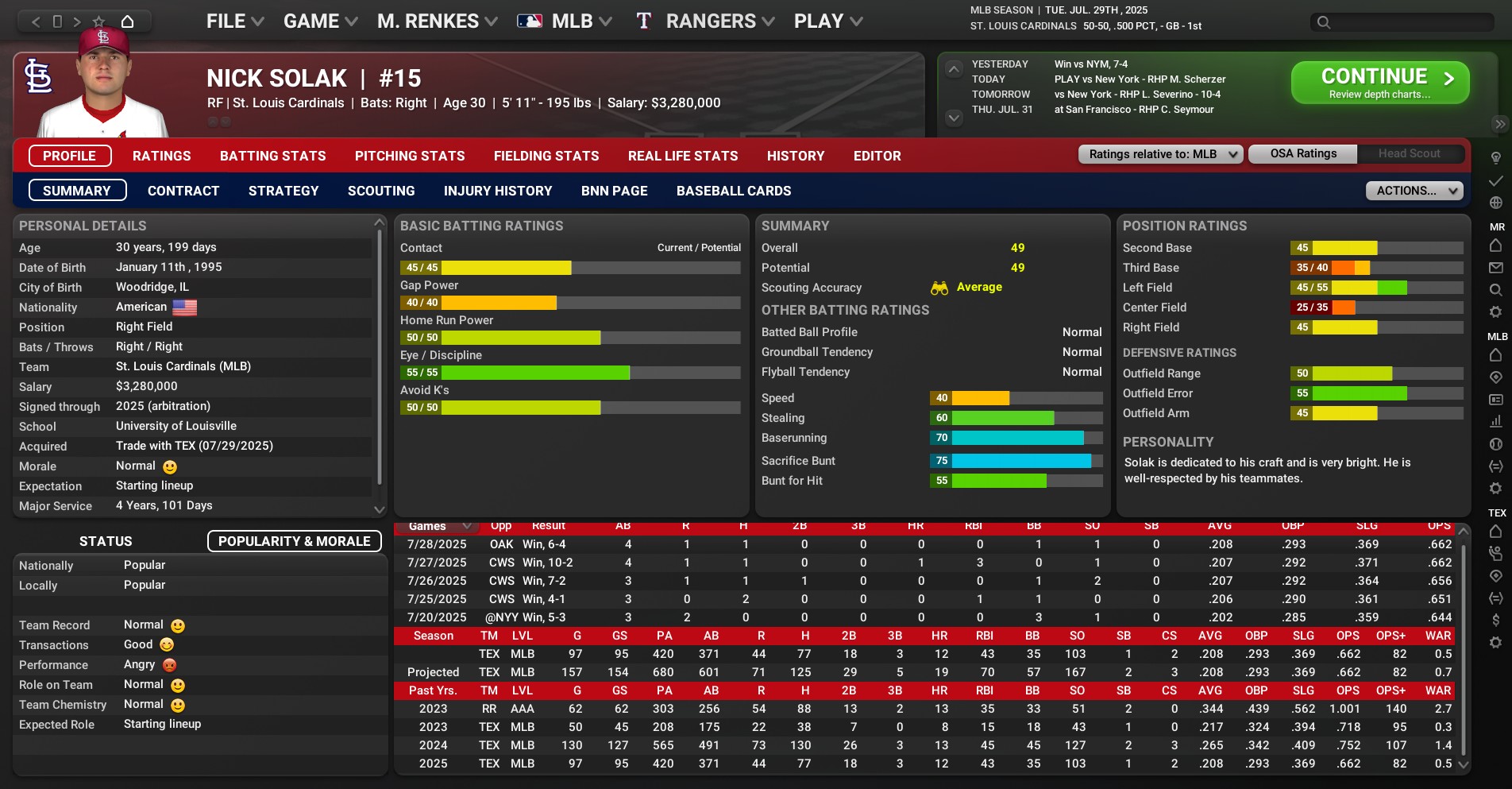View the FIELDING STATS tab
This screenshot has width=1512, height=789.
coord(546,156)
